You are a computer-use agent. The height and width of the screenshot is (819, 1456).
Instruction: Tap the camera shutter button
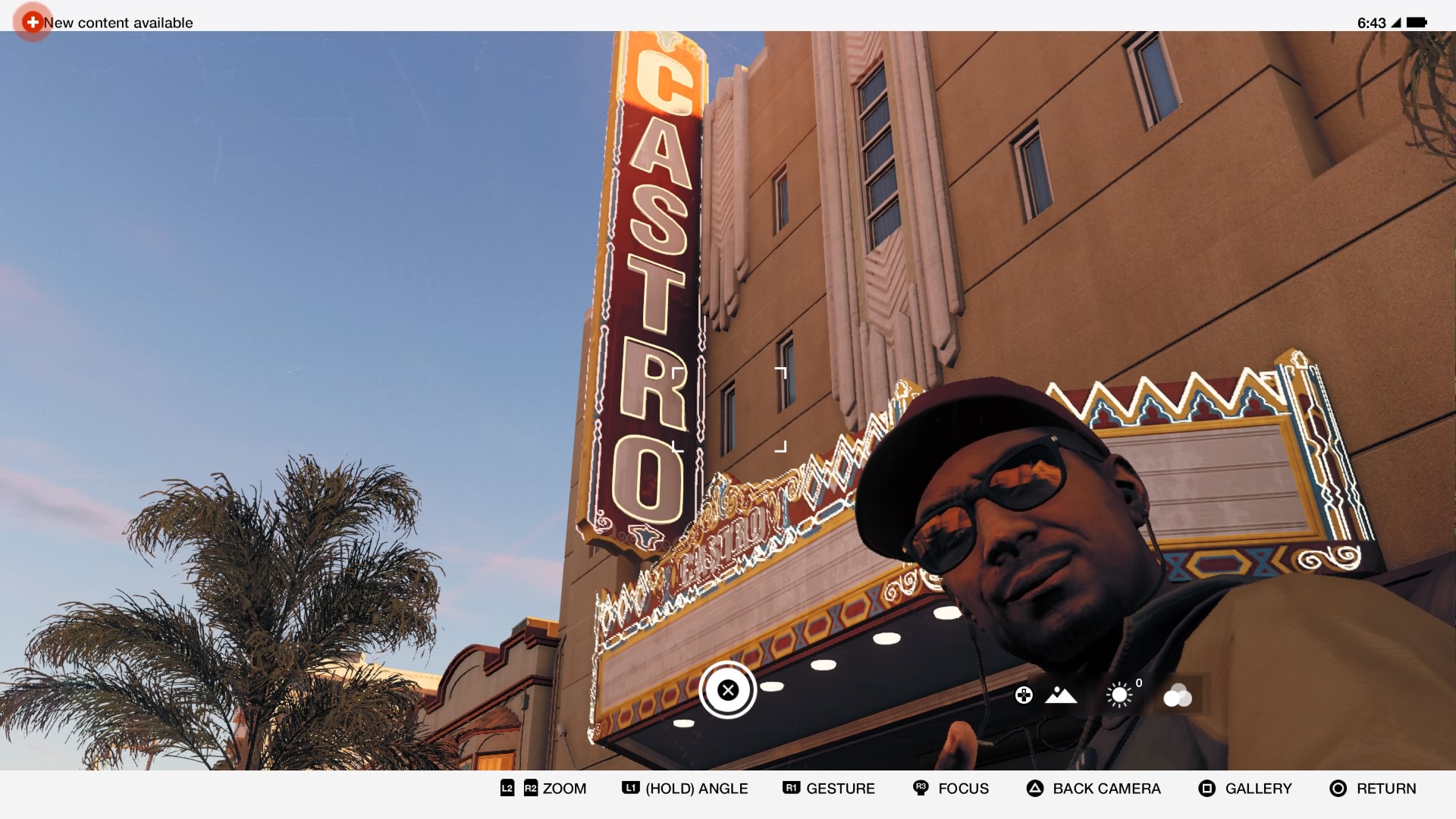(x=728, y=690)
